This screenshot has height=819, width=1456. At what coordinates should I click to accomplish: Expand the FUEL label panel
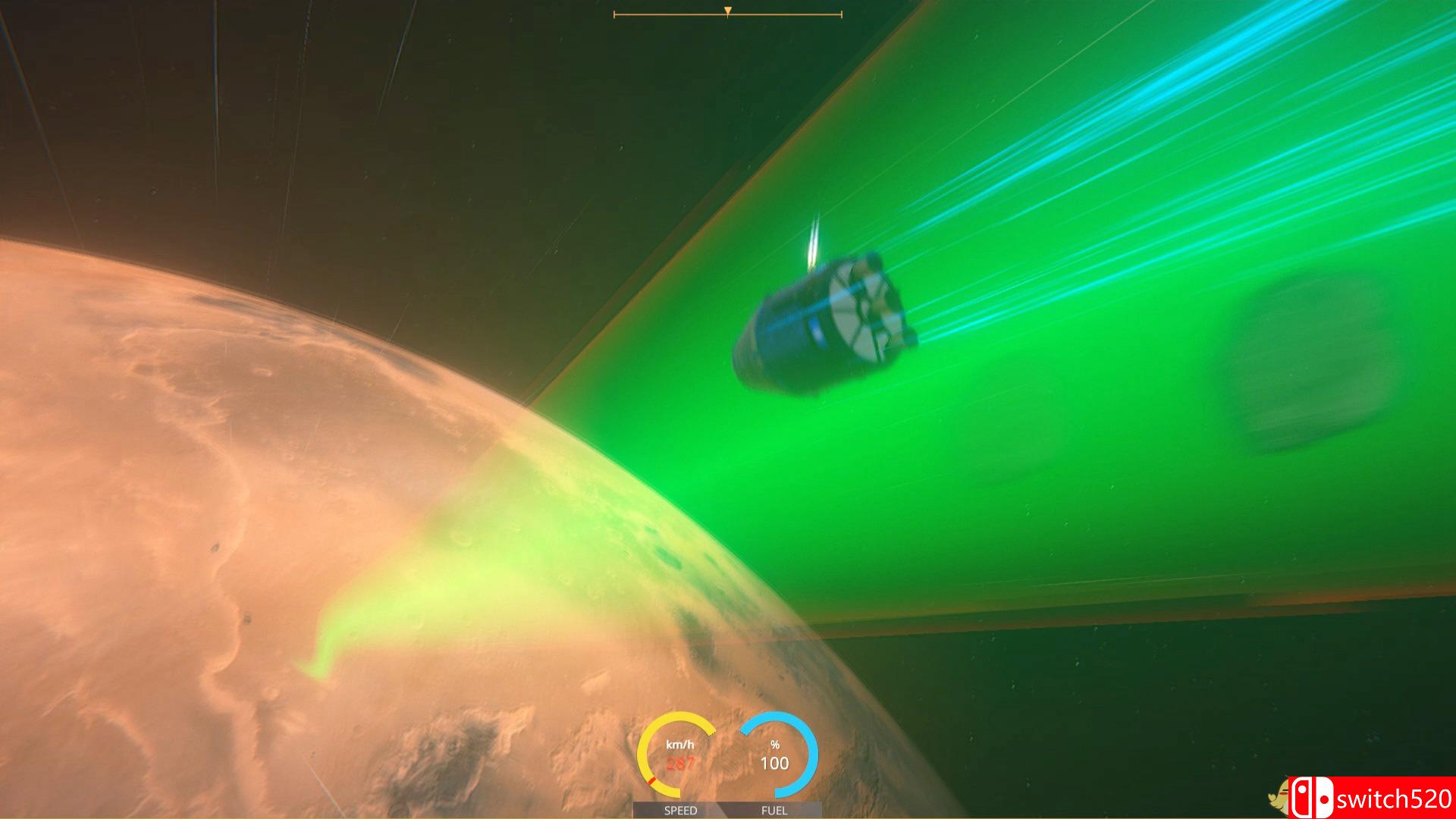pyautogui.click(x=775, y=810)
